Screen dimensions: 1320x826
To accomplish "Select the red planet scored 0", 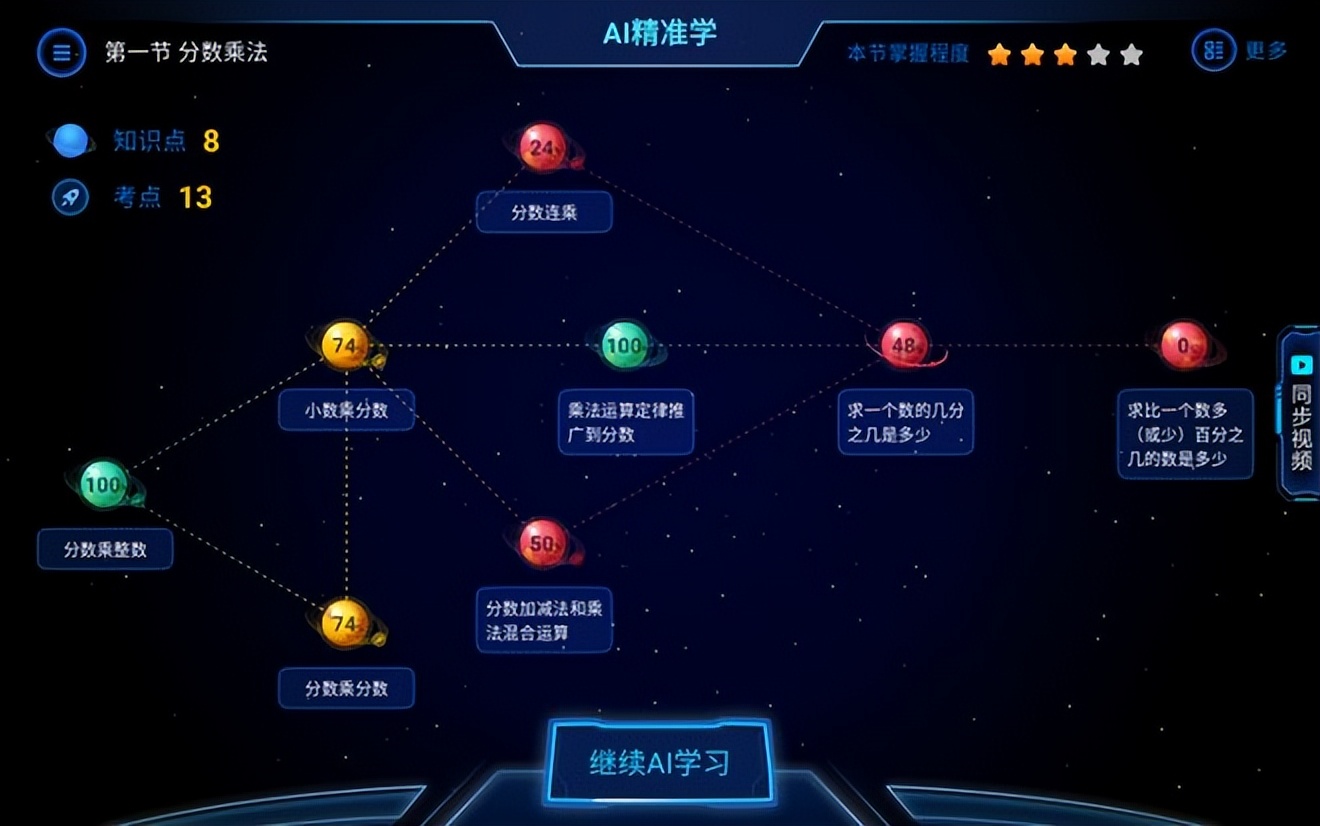I will click(1184, 346).
